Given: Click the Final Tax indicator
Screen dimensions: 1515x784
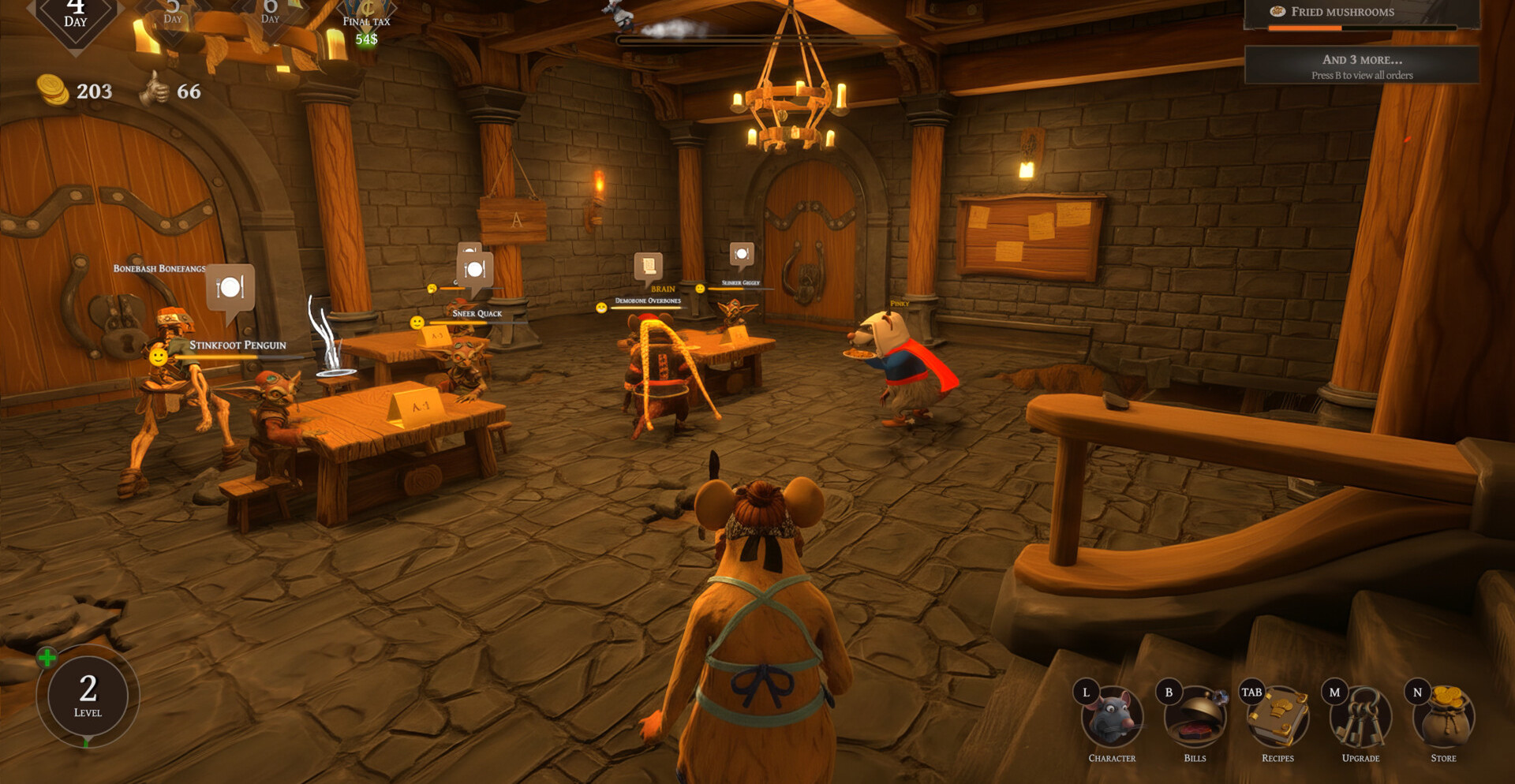Looking at the screenshot, I should coord(366,24).
